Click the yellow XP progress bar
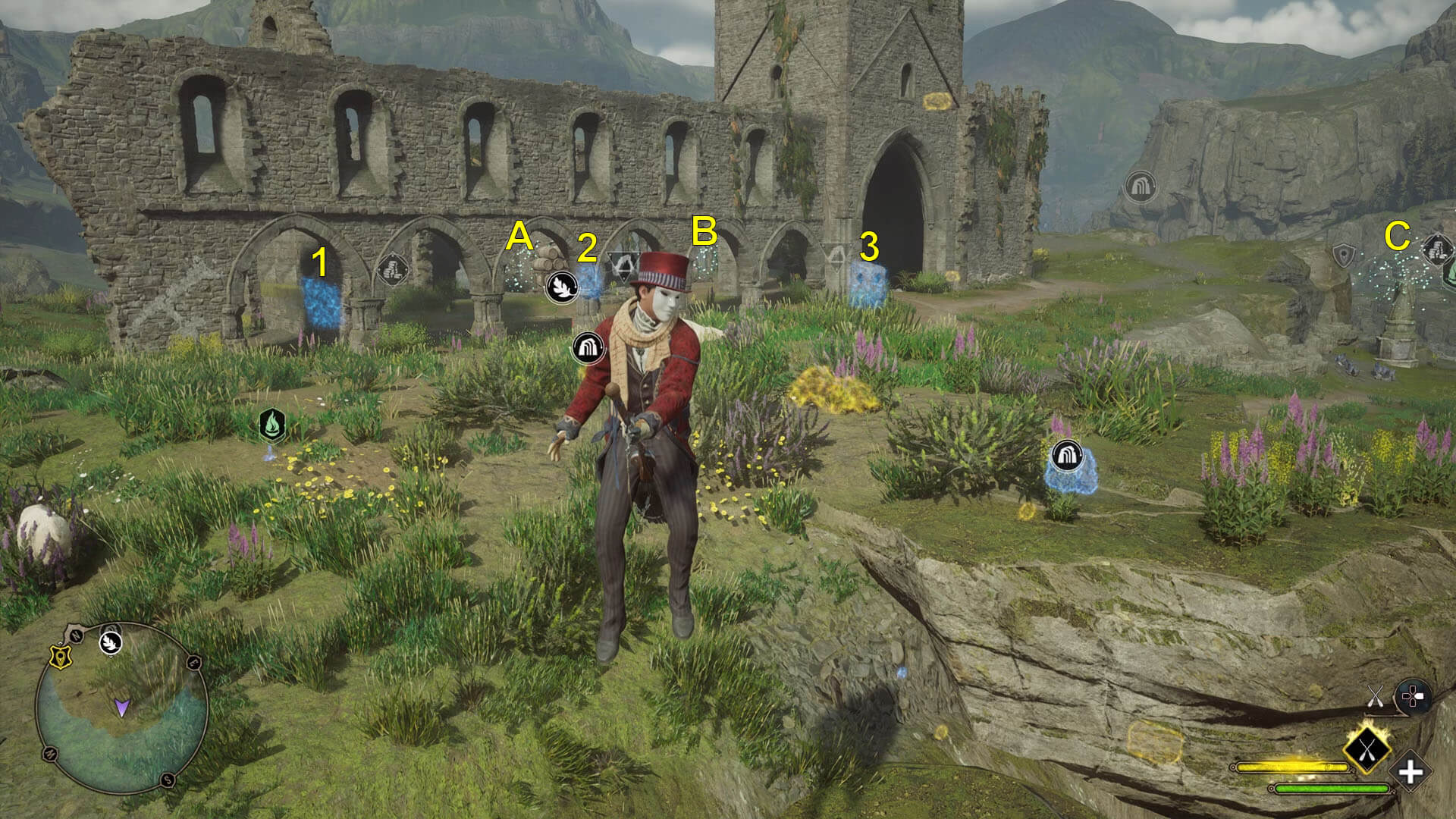1456x819 pixels. [x=1291, y=766]
